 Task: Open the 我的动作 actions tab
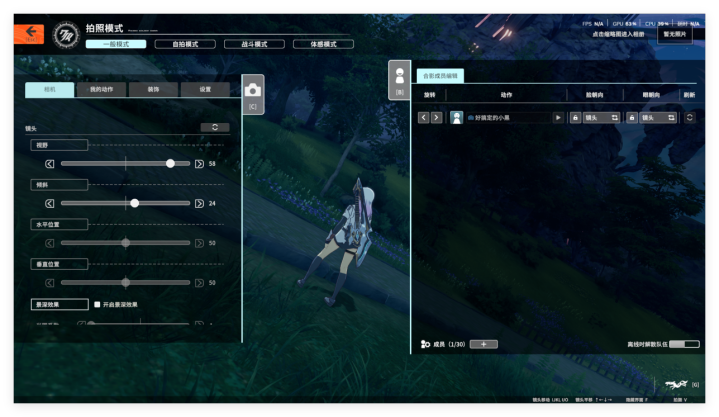click(x=101, y=89)
